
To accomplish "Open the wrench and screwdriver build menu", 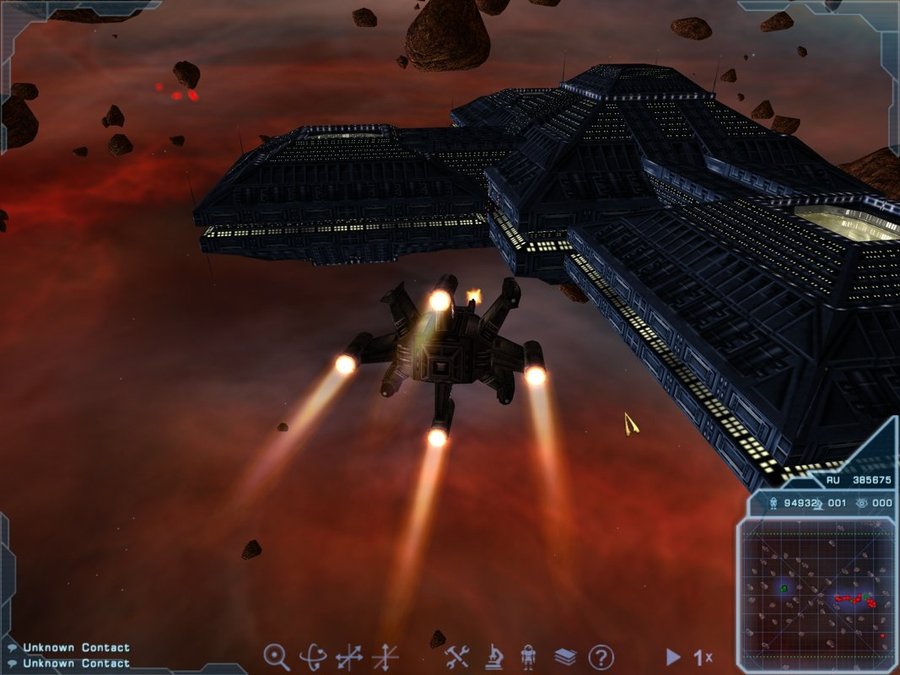I will point(457,657).
